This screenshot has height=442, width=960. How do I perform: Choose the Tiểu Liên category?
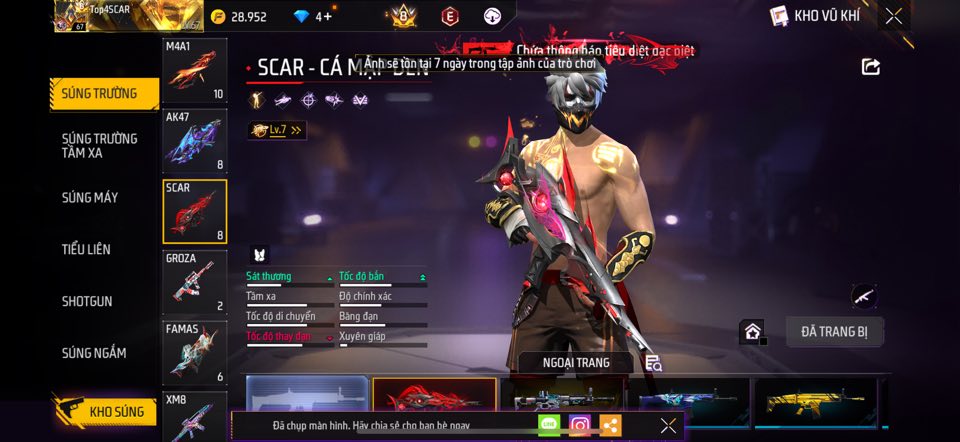click(x=86, y=249)
